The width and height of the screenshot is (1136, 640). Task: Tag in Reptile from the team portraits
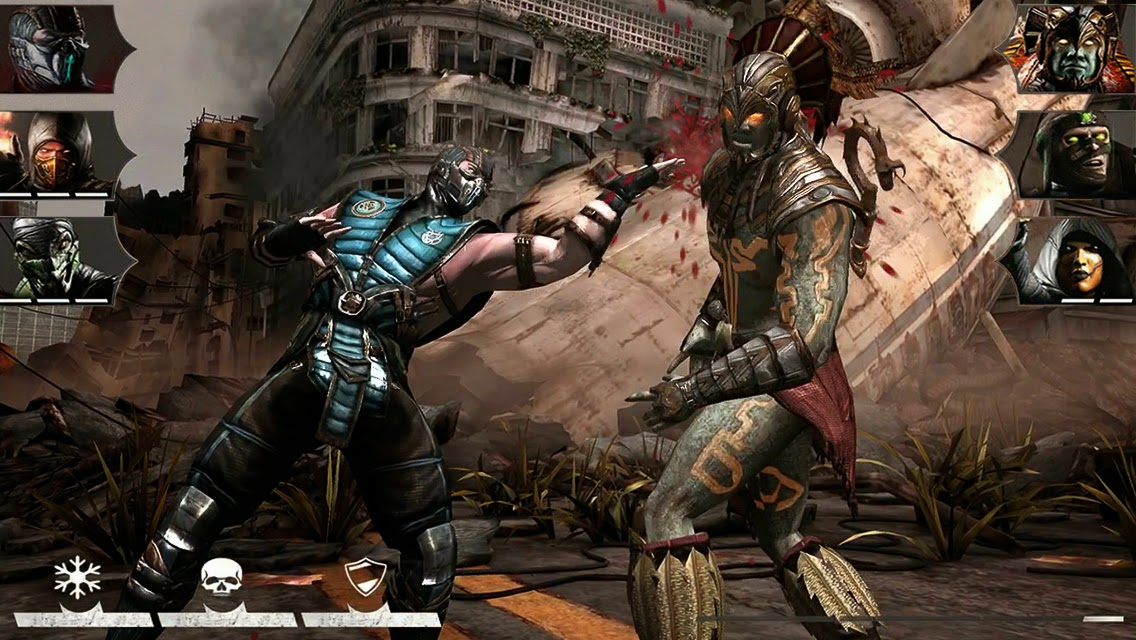click(55, 260)
